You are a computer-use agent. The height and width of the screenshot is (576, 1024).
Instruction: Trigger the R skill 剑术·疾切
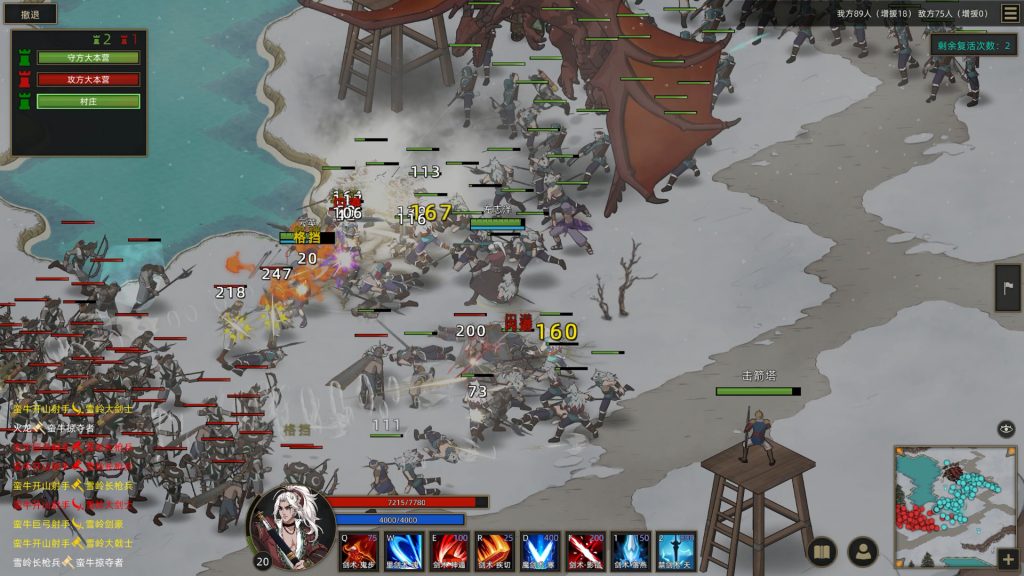tap(495, 551)
